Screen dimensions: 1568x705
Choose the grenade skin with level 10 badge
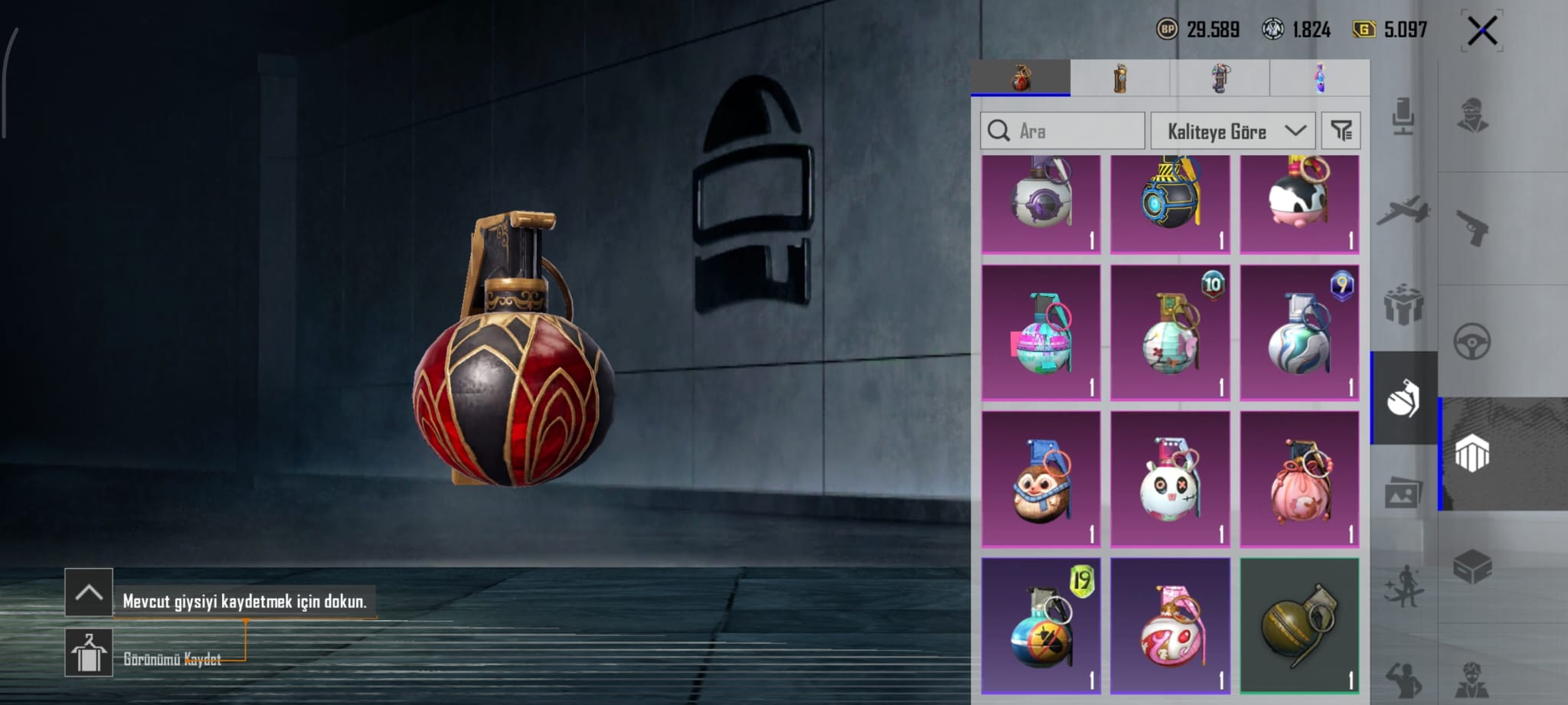(1170, 333)
